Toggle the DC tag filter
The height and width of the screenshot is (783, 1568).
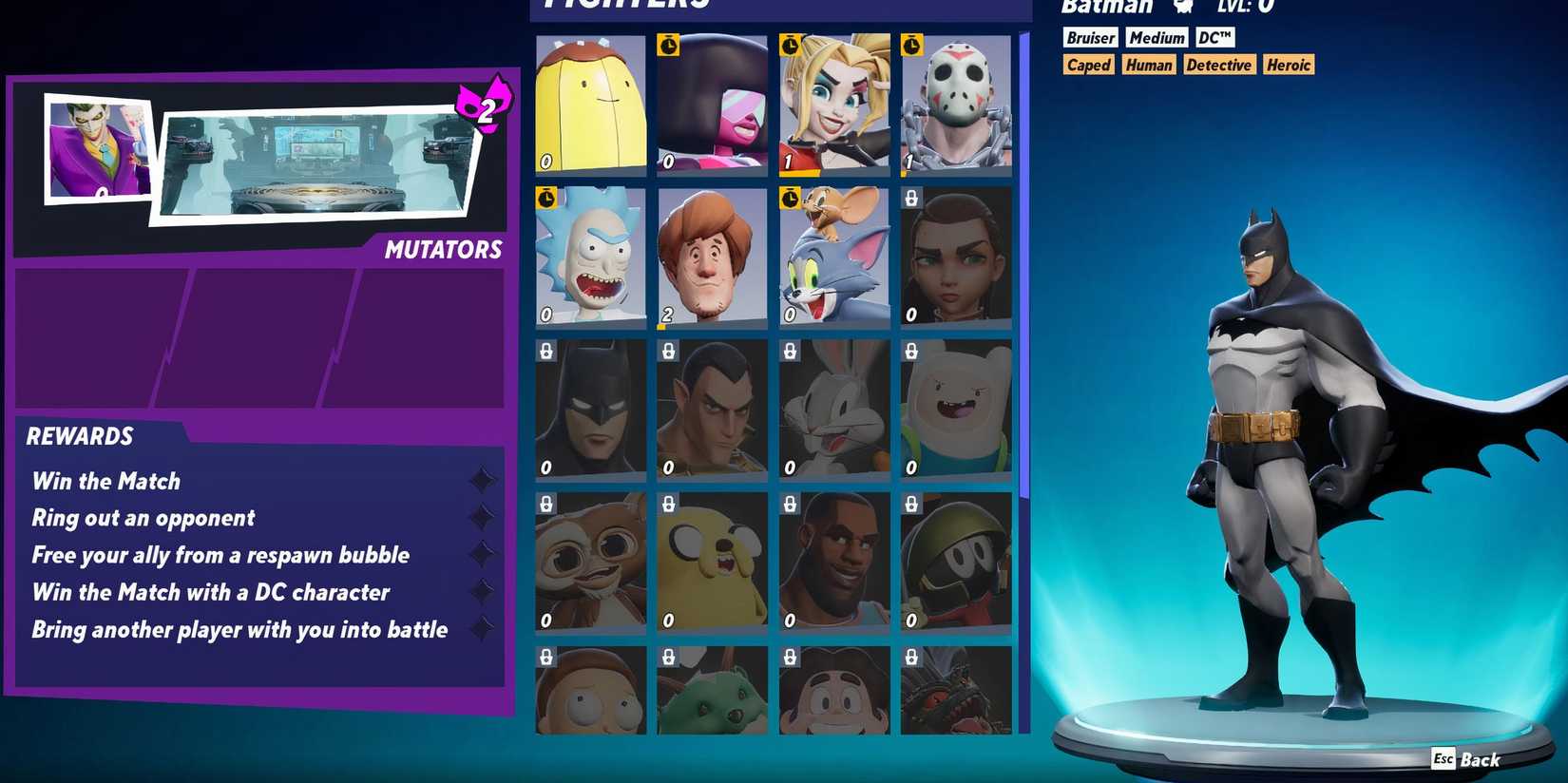point(1214,37)
